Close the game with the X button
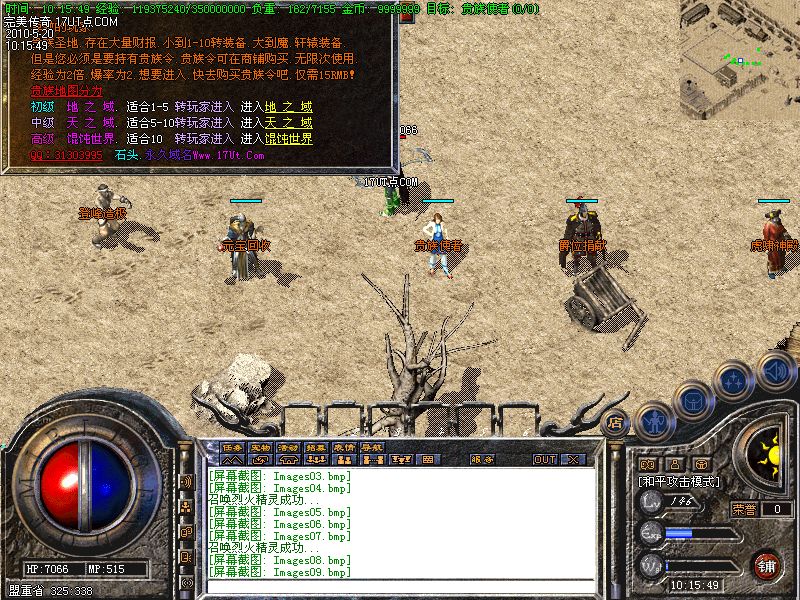Image resolution: width=800 pixels, height=600 pixels. pos(574,460)
